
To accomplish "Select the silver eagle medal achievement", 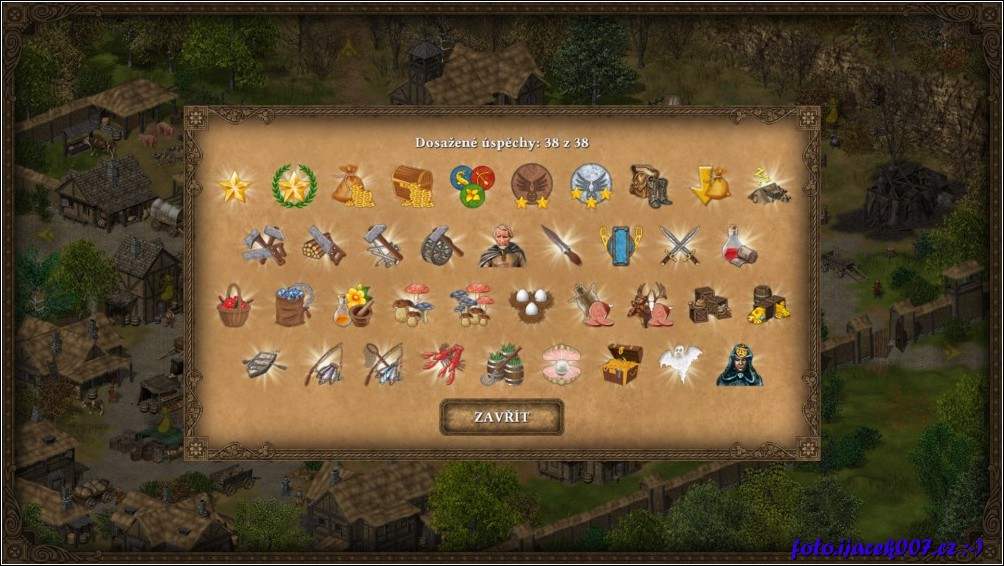I will pos(590,185).
